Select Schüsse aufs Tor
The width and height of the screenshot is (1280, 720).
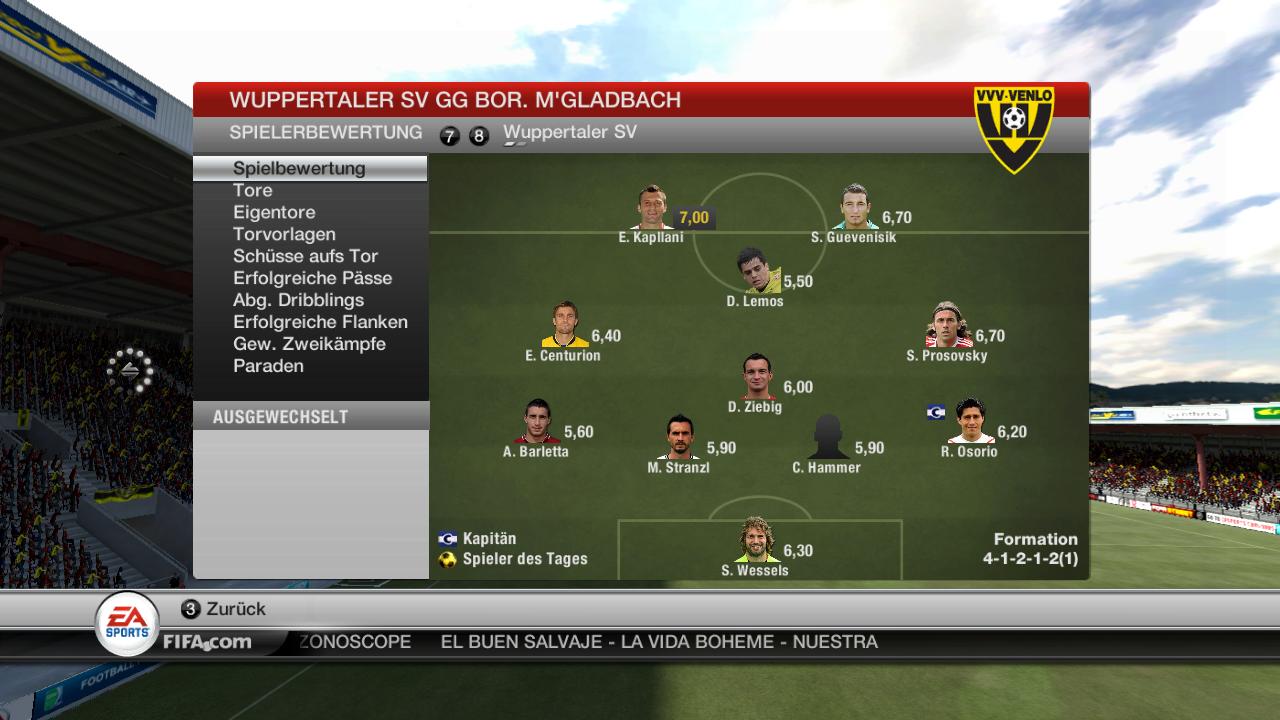[305, 256]
